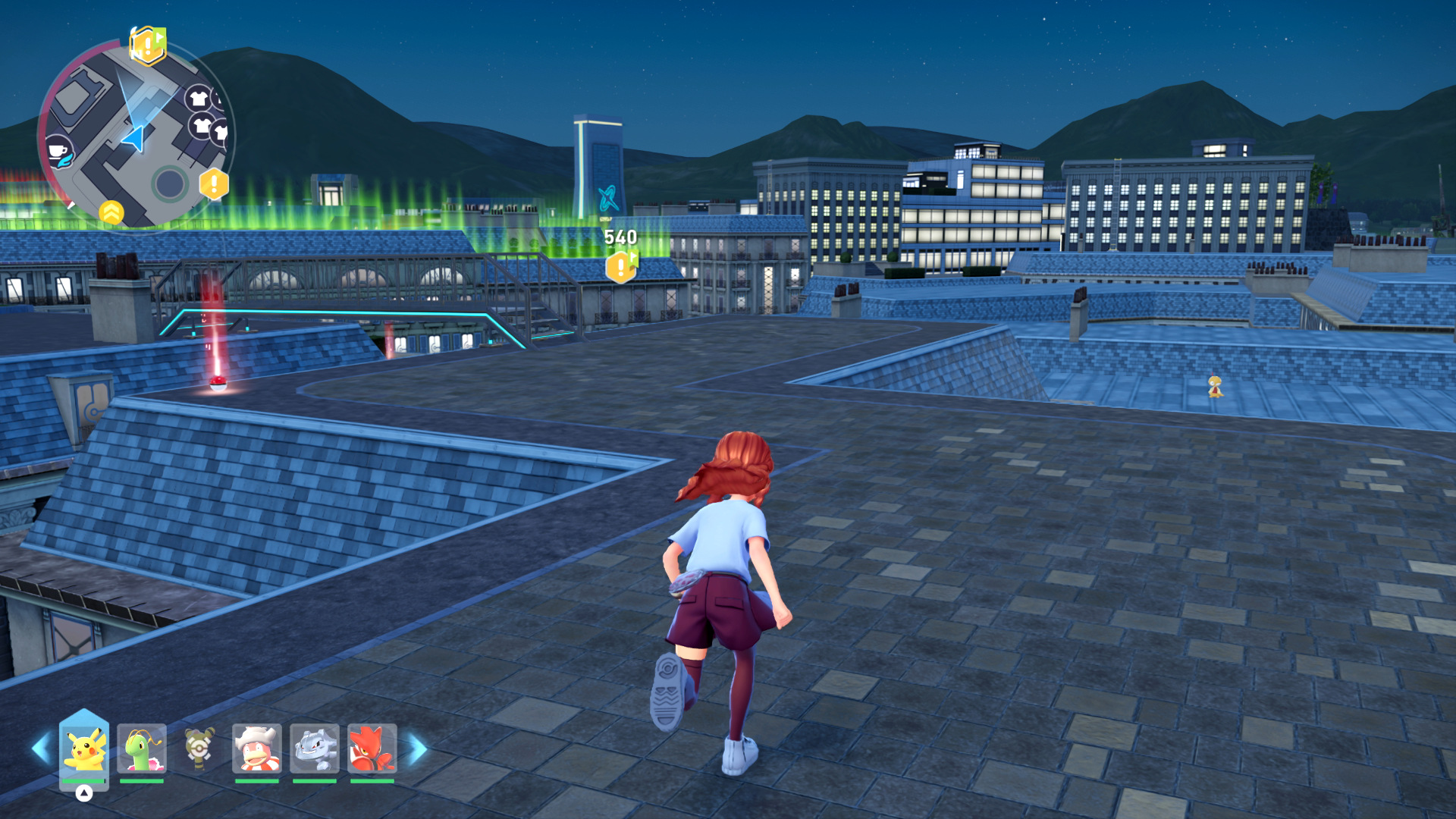
Task: Select the café cup marker on minimap
Action: click(x=58, y=152)
